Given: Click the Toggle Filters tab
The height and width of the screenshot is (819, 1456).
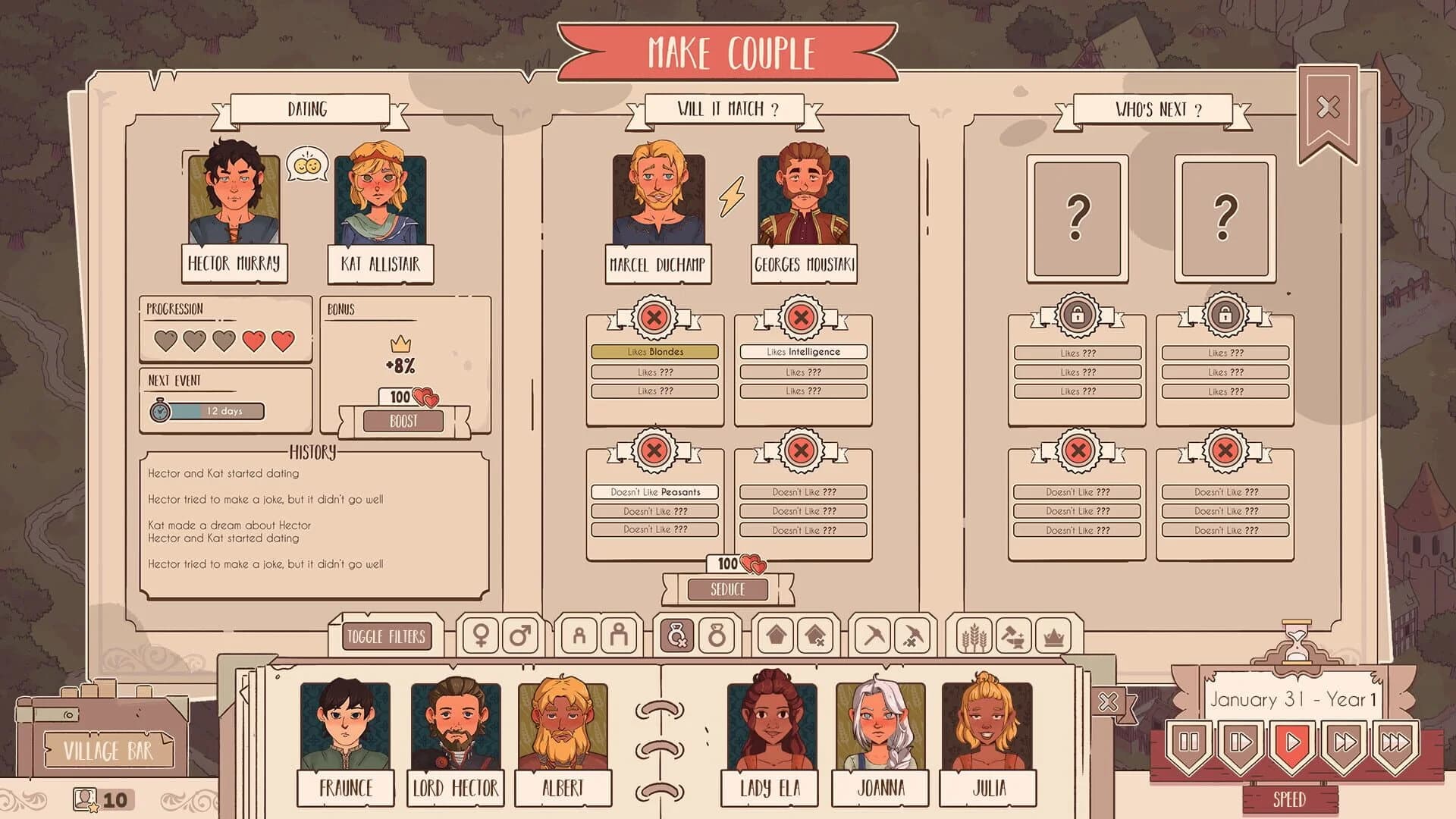Looking at the screenshot, I should click(x=388, y=635).
